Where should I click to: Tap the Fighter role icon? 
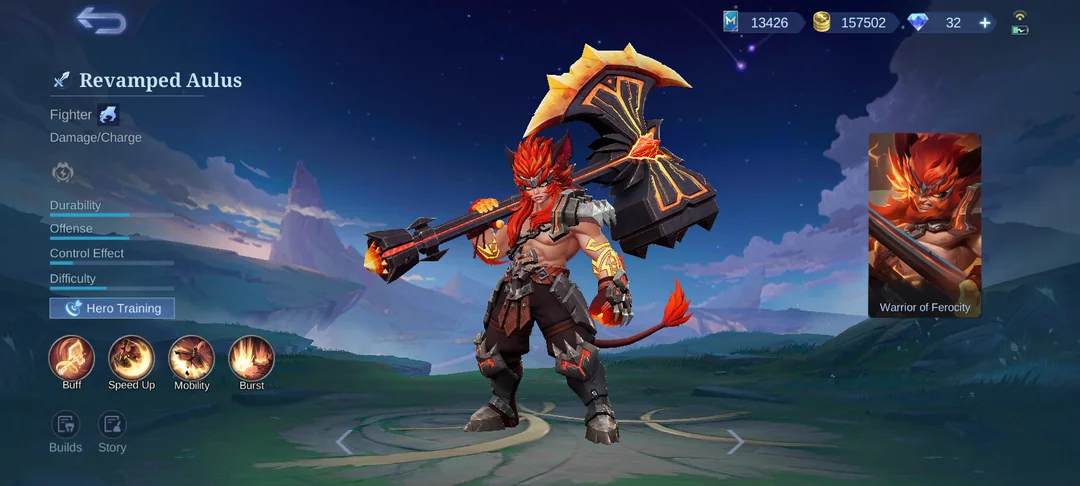pos(108,115)
